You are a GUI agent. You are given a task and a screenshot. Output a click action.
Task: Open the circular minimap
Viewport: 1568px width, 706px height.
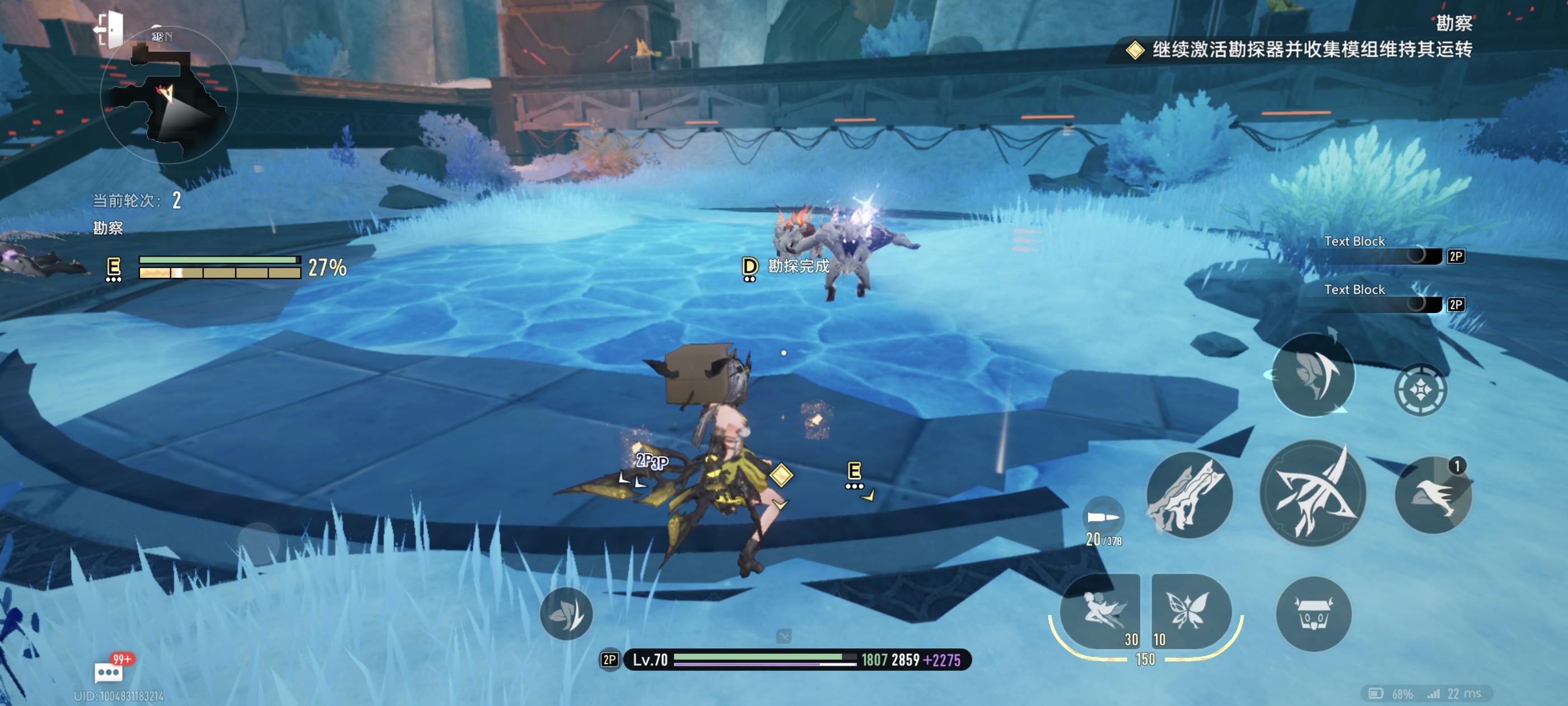tap(169, 95)
